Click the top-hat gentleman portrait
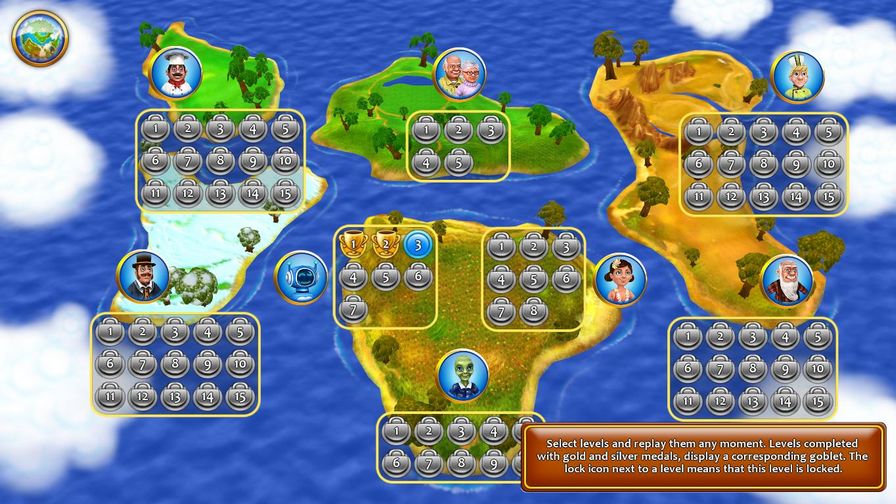The height and width of the screenshot is (504, 896). coord(143,276)
